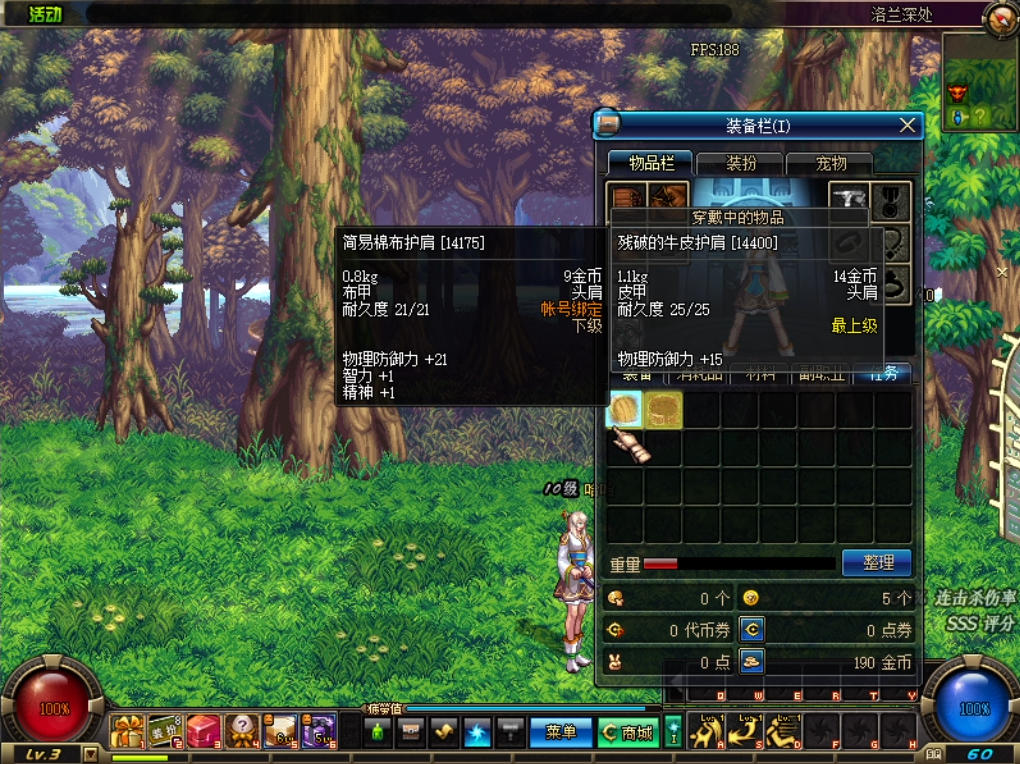Click the blue gold coins button
Image resolution: width=1020 pixels, height=764 pixels.
coord(752,661)
